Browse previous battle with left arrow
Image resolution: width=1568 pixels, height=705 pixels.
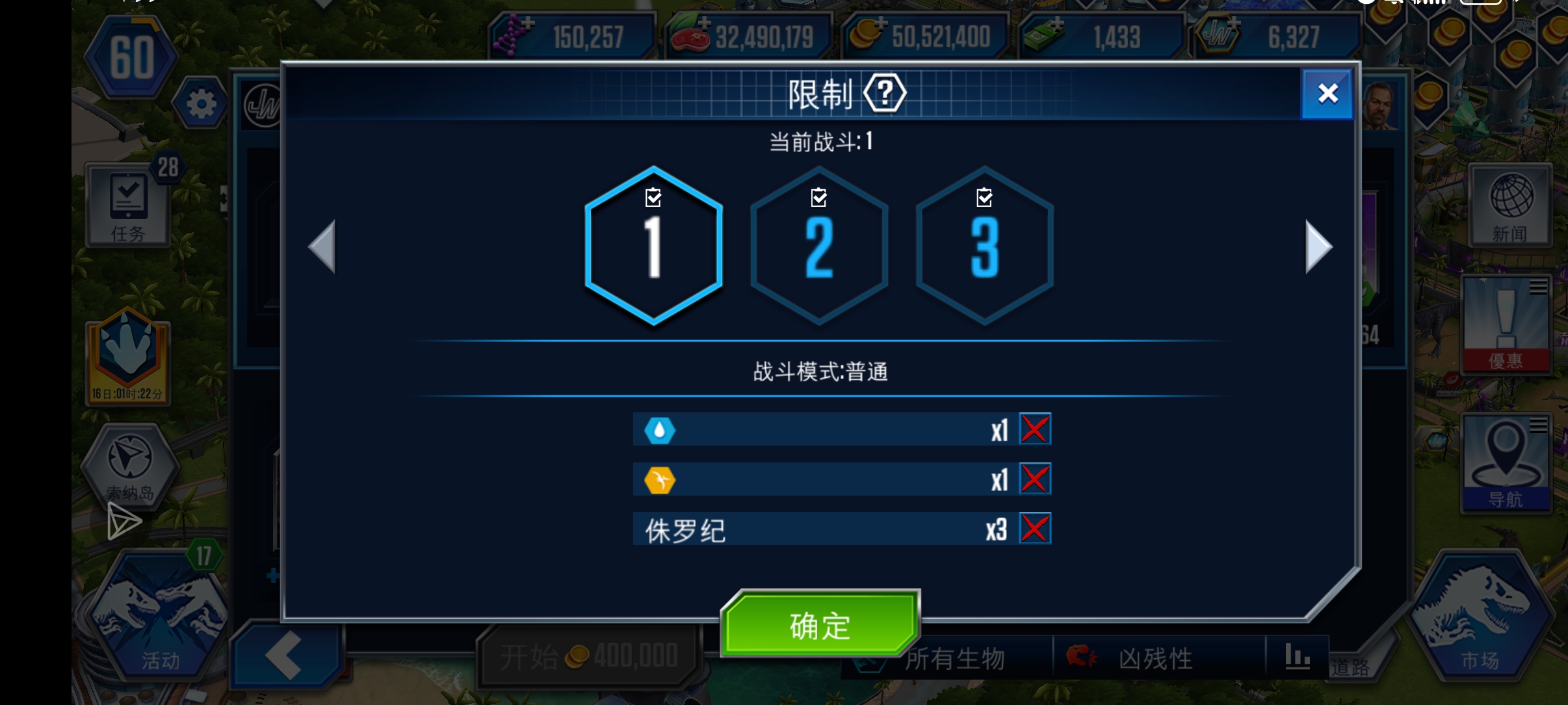coord(321,247)
